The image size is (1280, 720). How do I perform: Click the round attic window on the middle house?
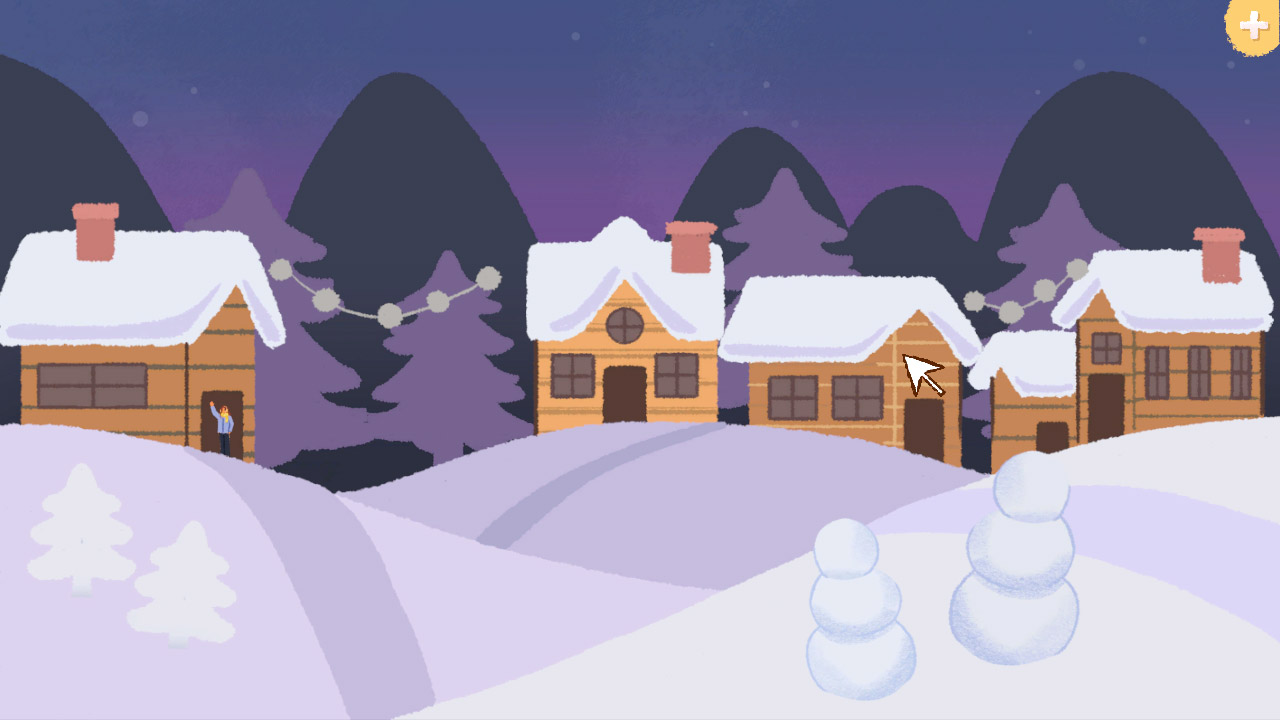[624, 325]
